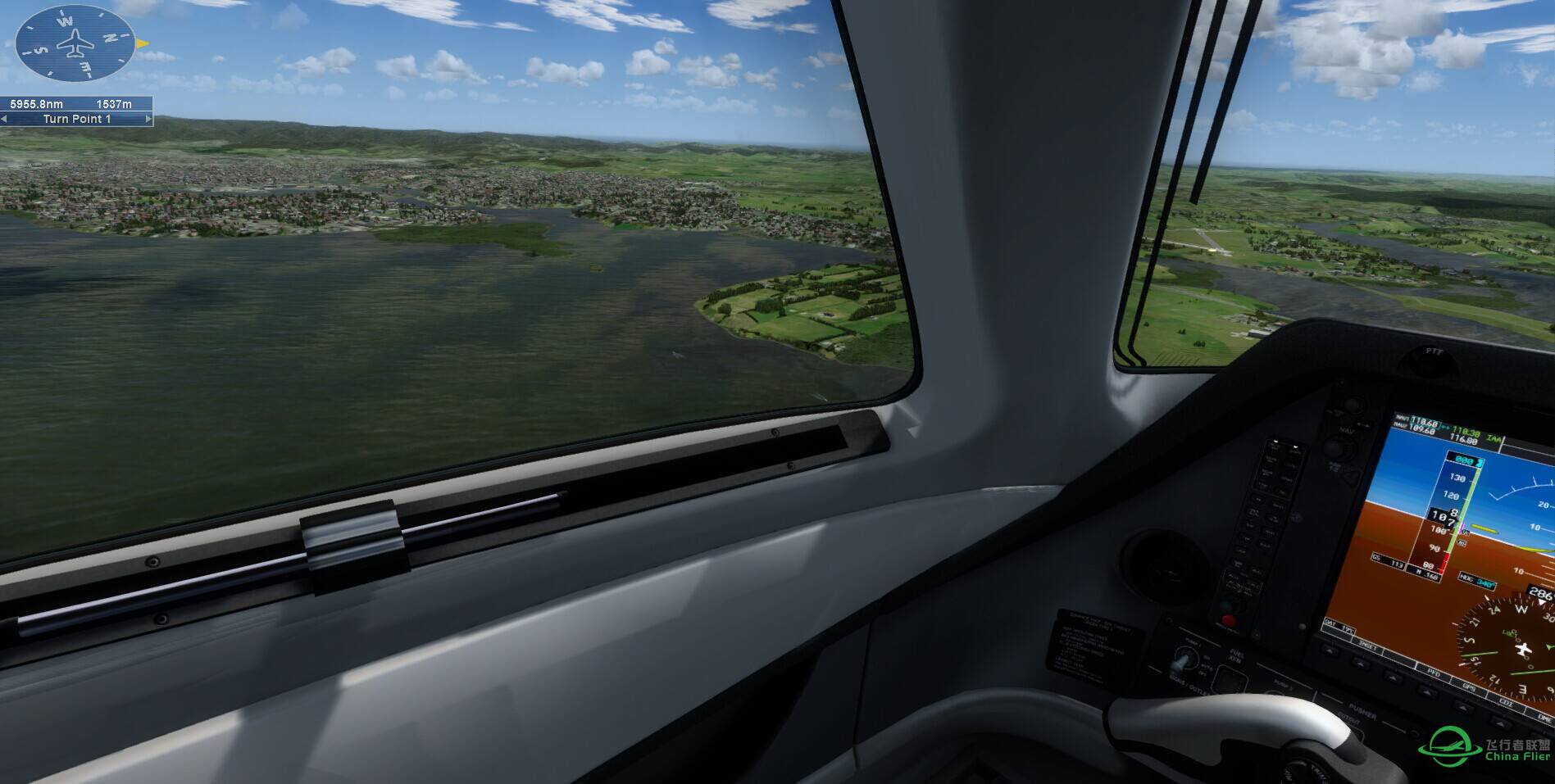Viewport: 1555px width, 784px height.
Task: Click the red button on audio panel
Action: click(1227, 620)
